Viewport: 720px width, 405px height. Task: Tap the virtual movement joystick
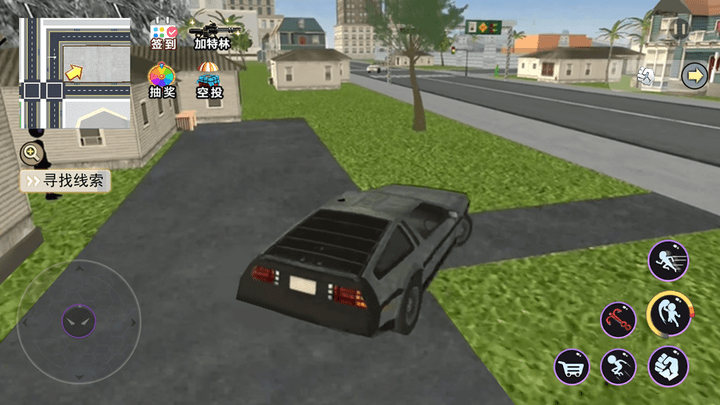click(x=79, y=321)
